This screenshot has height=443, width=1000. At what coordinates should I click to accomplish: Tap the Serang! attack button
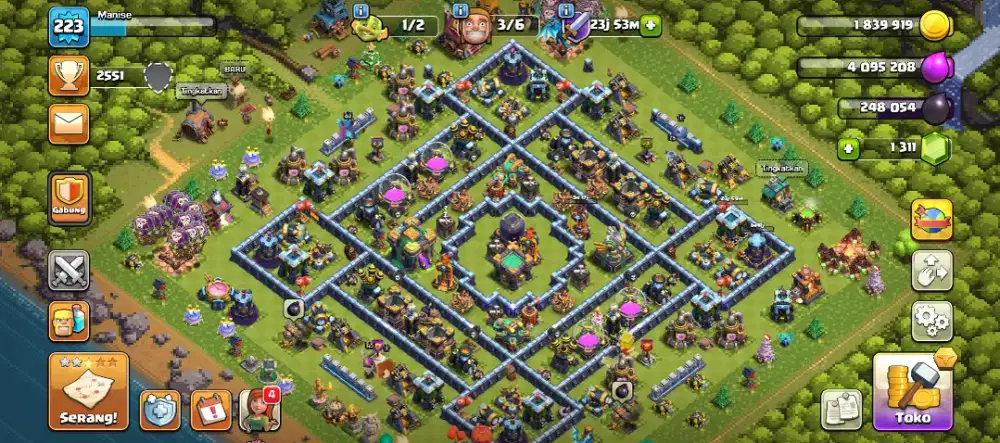pos(88,391)
